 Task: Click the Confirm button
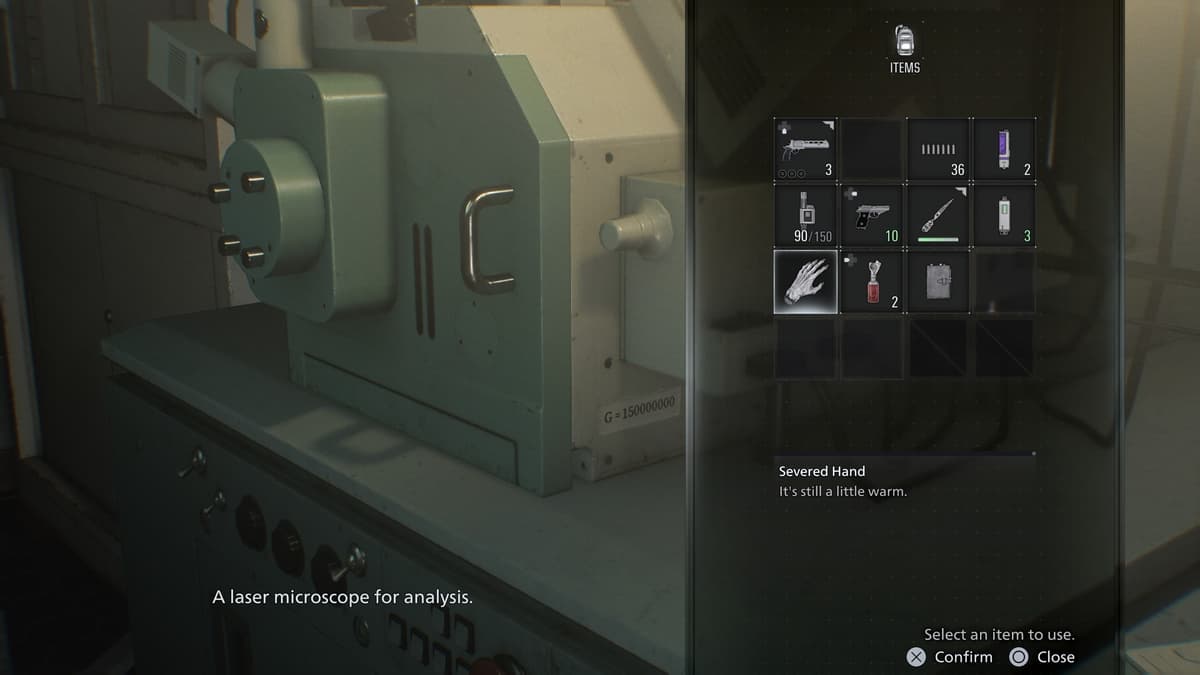pos(950,657)
